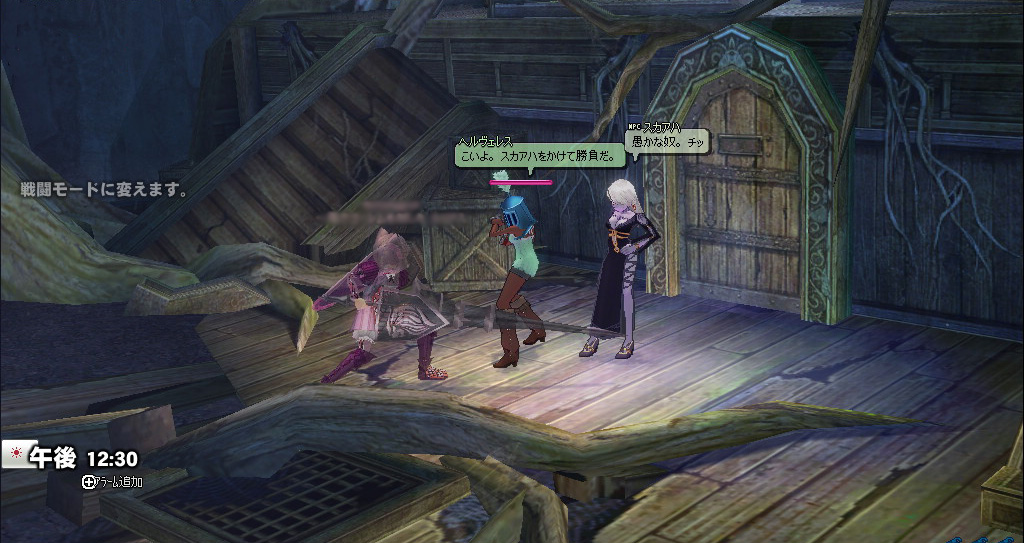
Task: Click the アラーム追加 (add alarm) button
Action: point(112,481)
